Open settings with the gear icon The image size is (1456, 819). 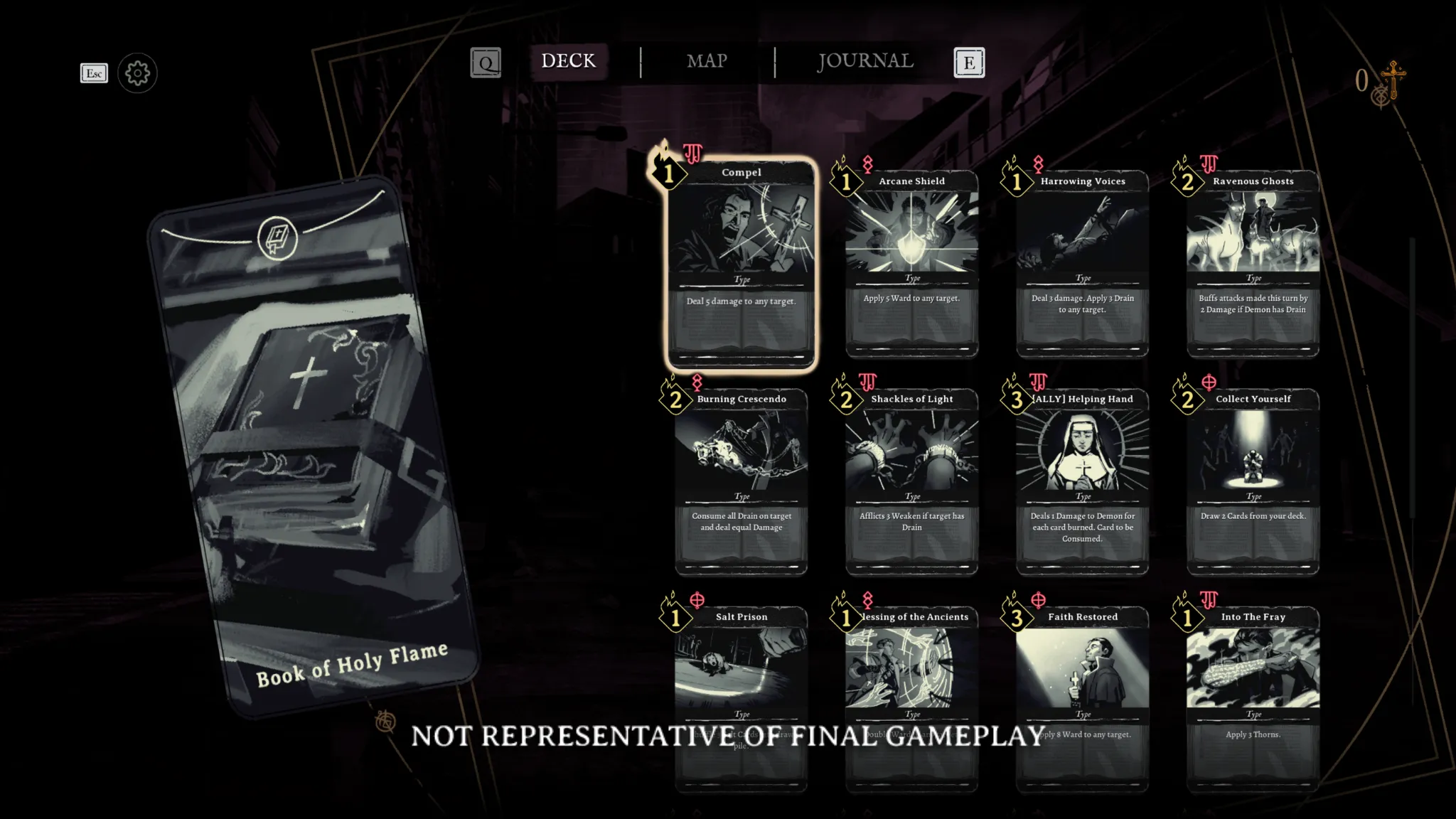pos(137,73)
